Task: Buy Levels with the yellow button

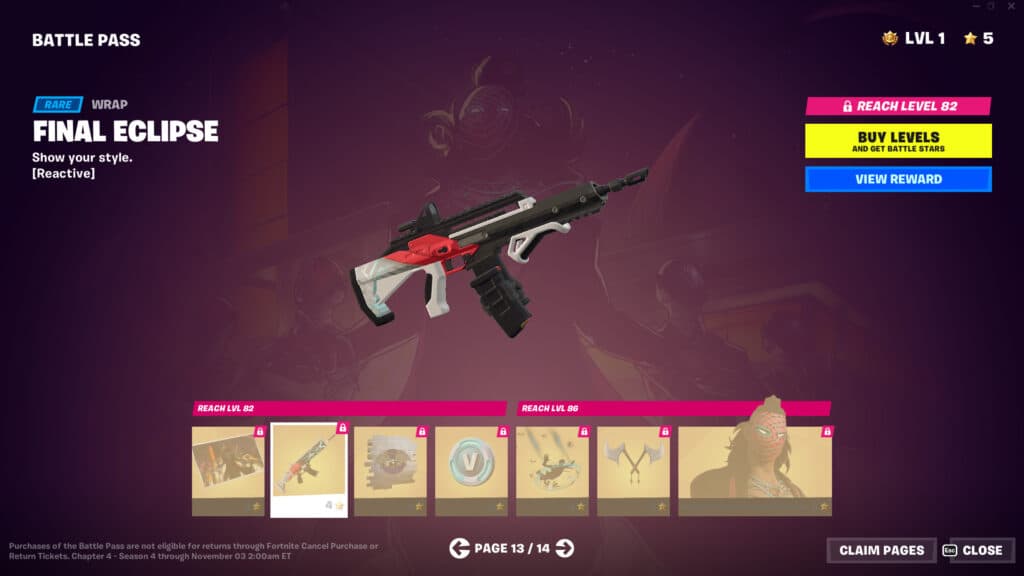Action: (x=898, y=141)
